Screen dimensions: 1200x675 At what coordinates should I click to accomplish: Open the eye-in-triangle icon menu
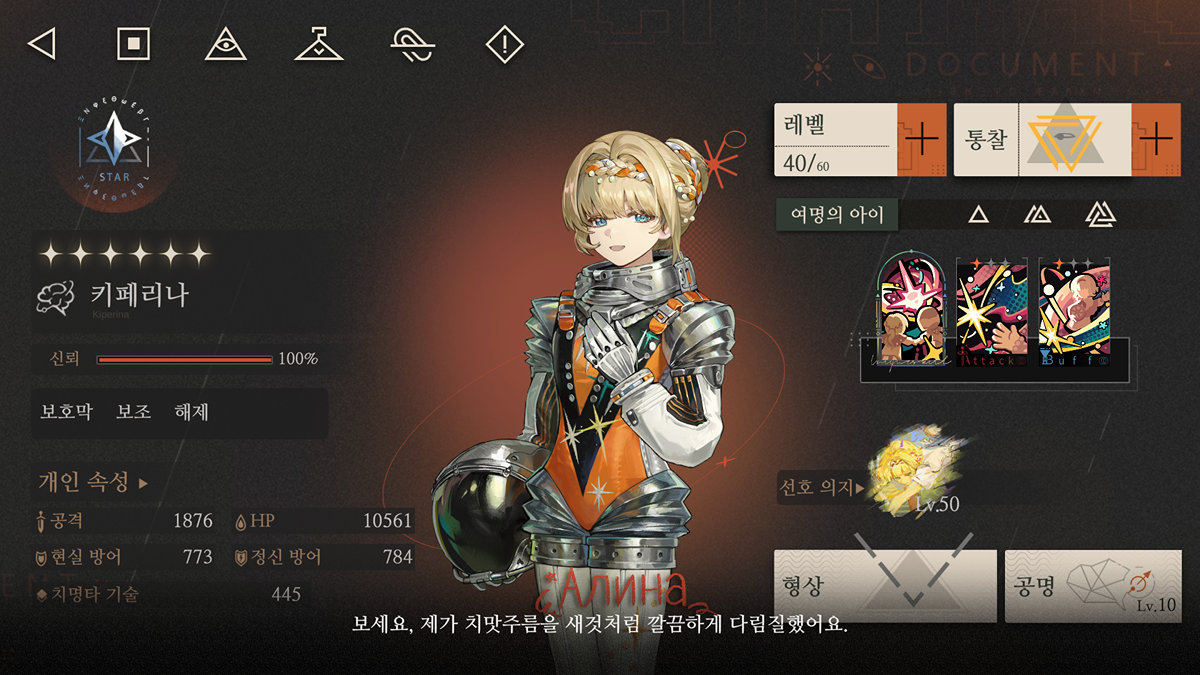tap(225, 44)
